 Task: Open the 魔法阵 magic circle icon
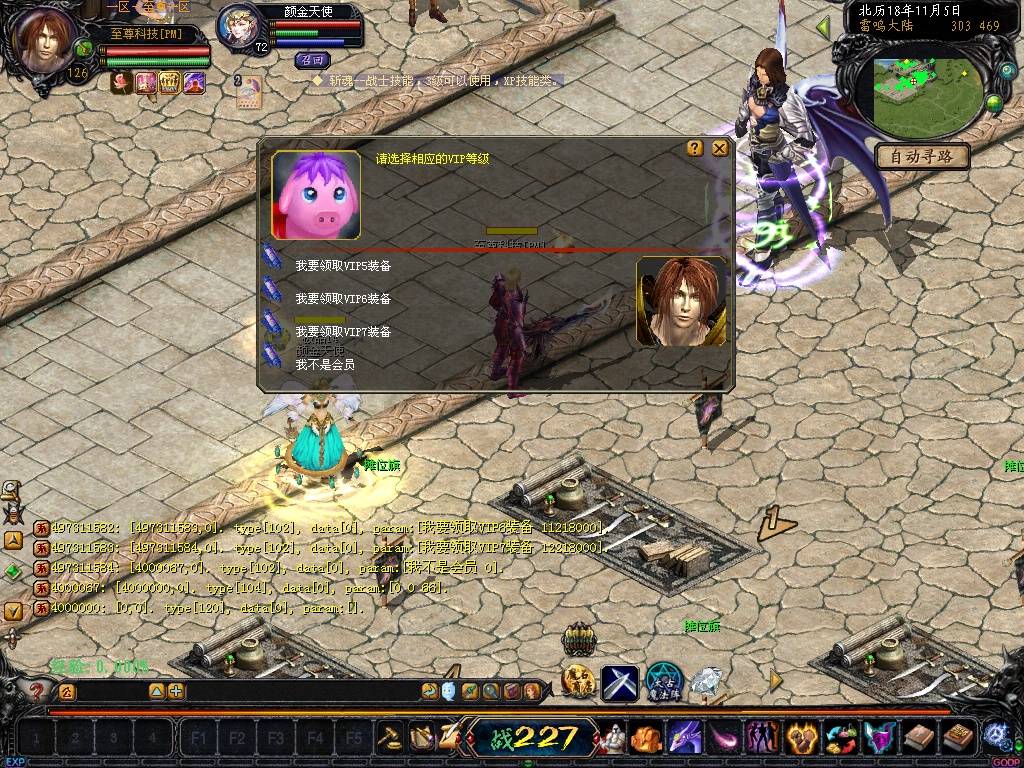click(663, 682)
